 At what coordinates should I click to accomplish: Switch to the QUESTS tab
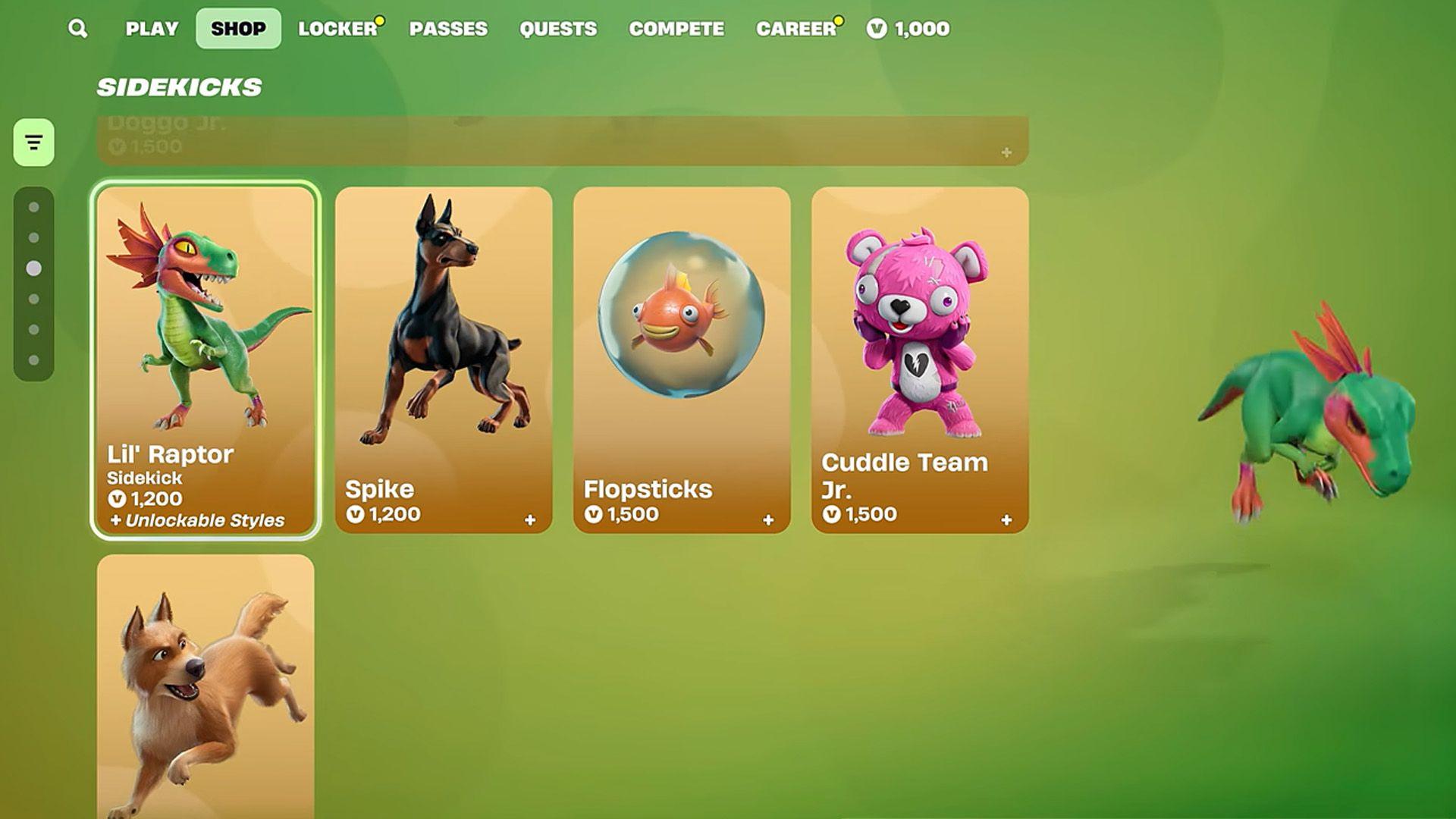click(558, 28)
